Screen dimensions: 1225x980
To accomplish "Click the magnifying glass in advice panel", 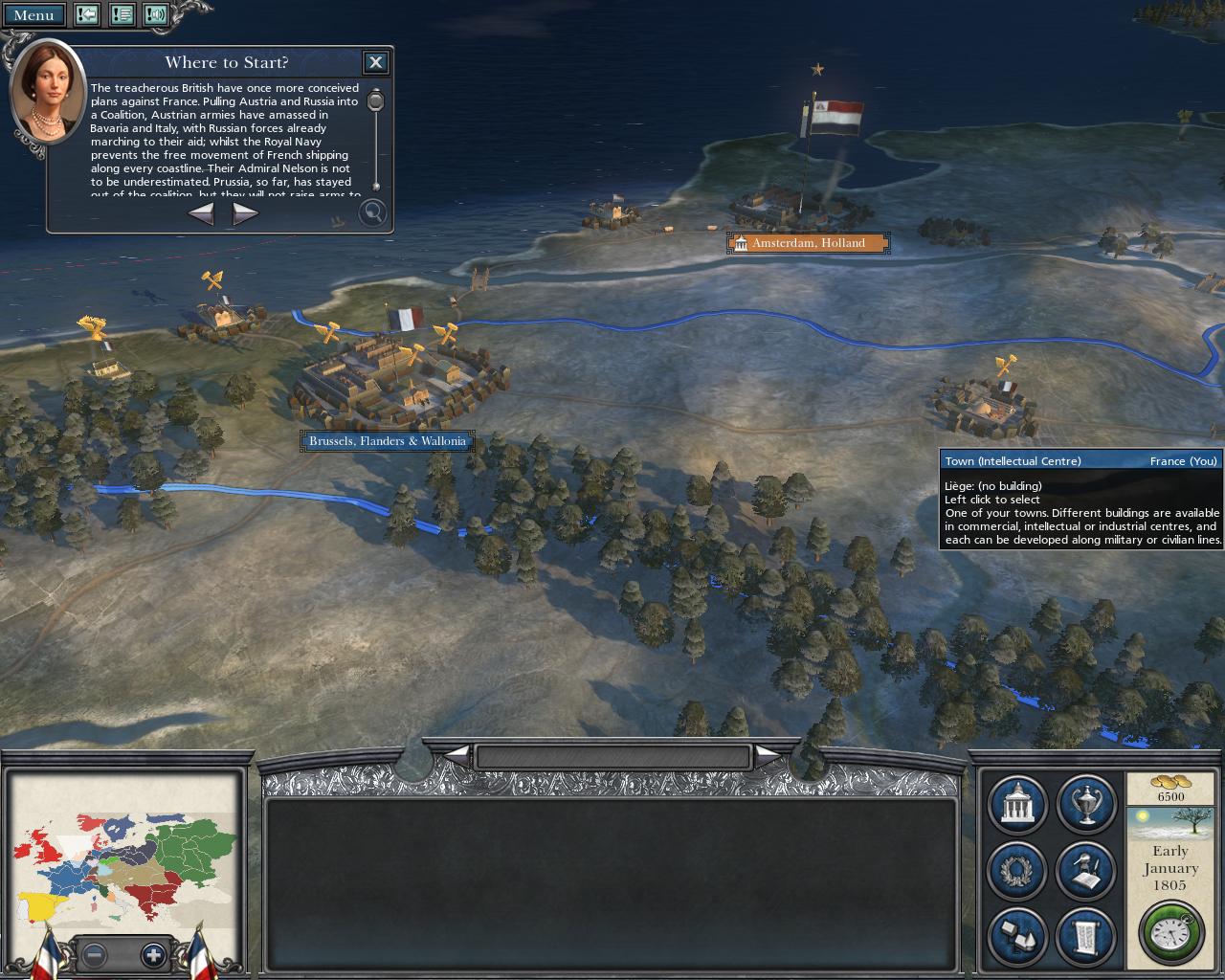I will pyautogui.click(x=372, y=212).
